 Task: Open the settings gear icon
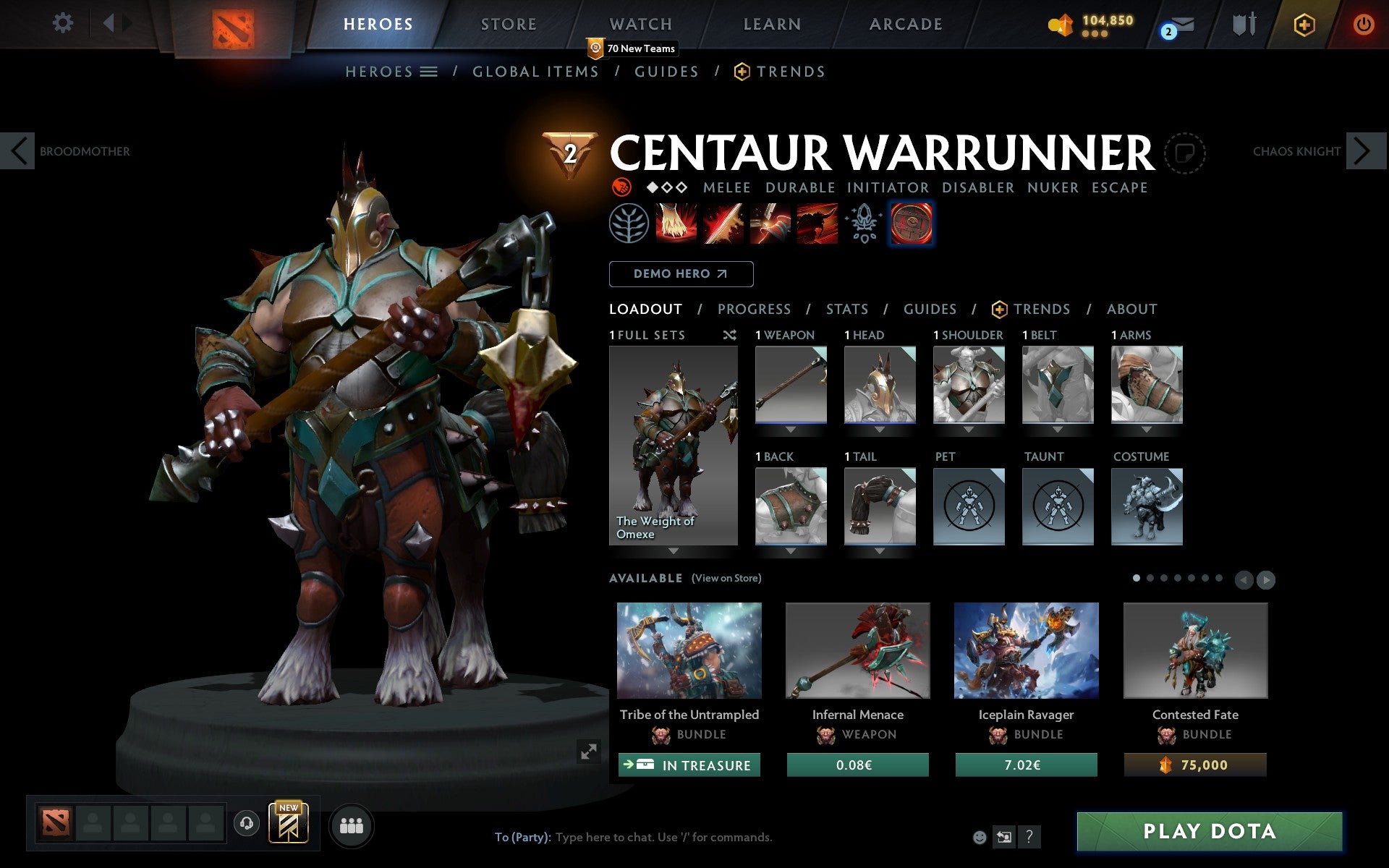[63, 23]
